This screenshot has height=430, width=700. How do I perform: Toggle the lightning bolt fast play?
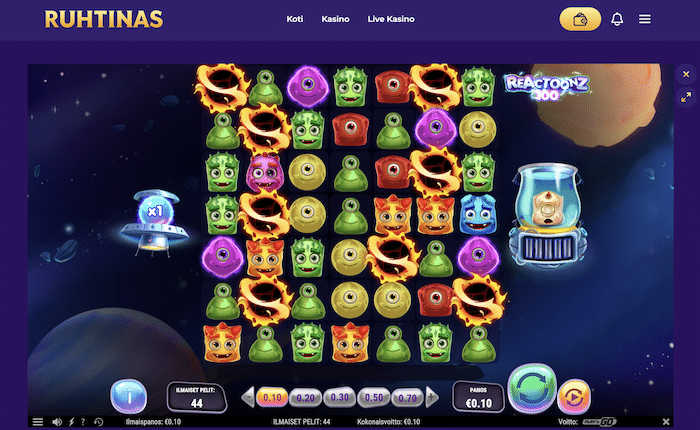(69, 422)
